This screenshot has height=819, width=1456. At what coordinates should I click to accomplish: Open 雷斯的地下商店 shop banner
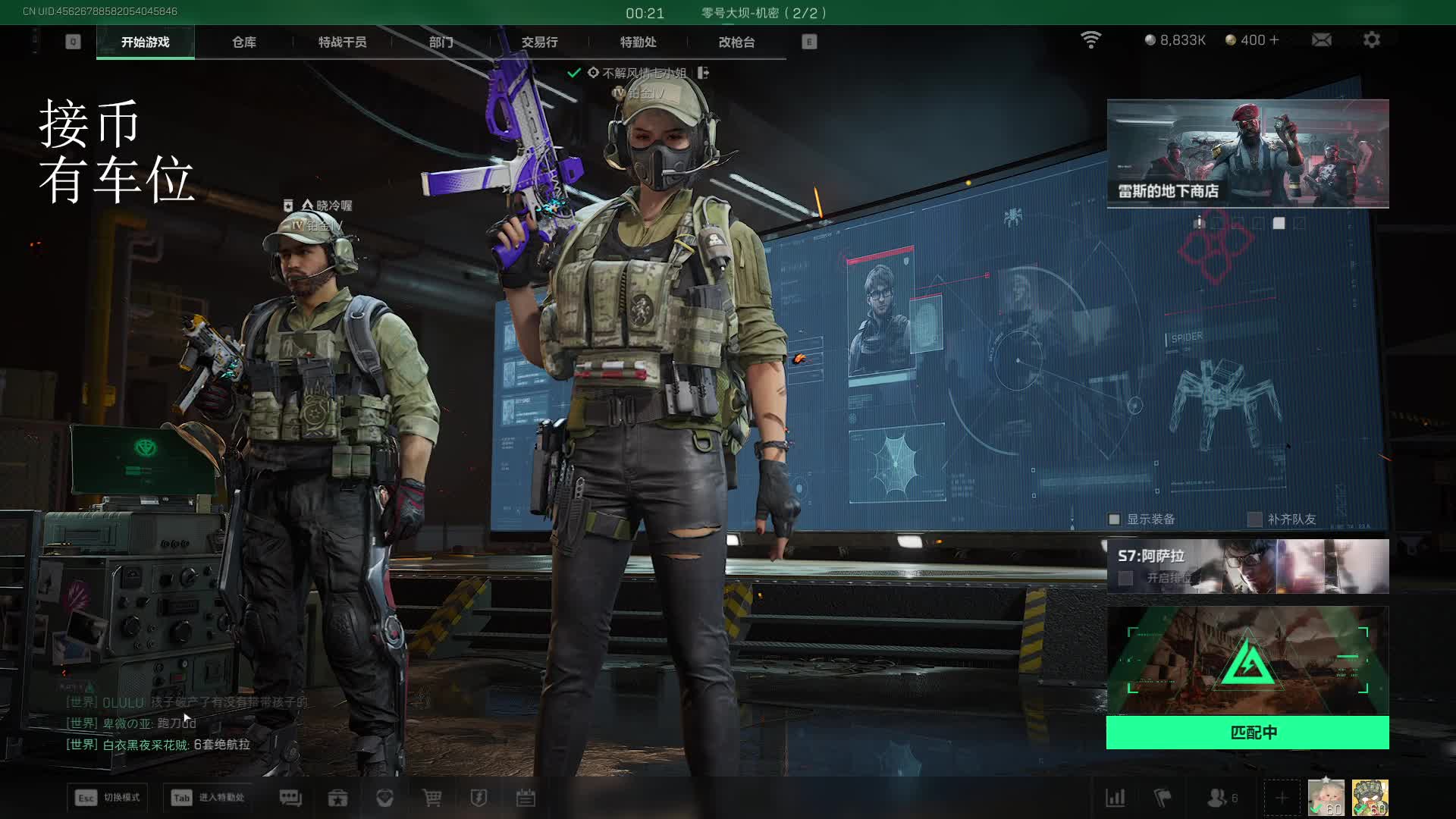(1247, 153)
